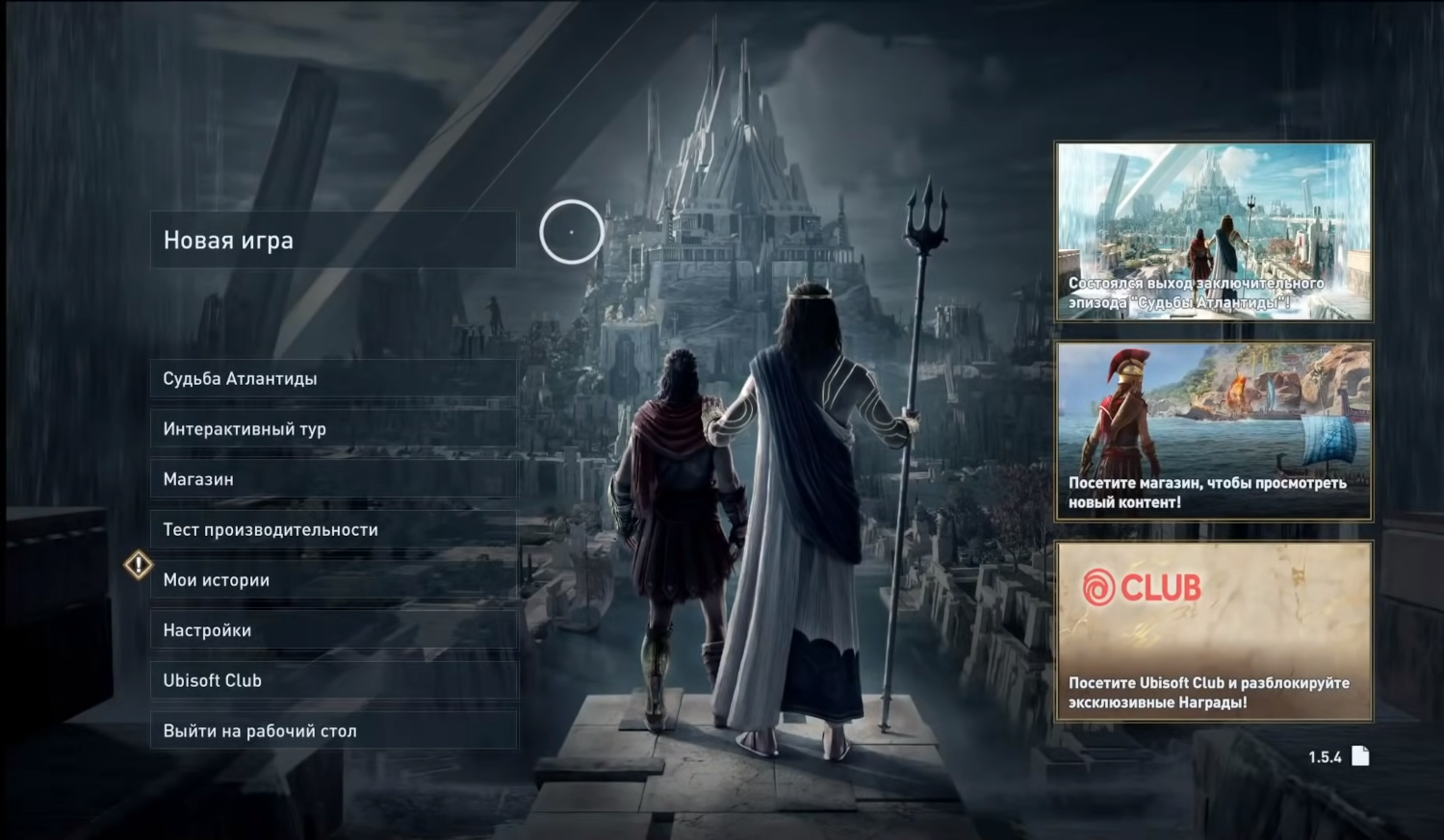Screen dimensions: 1444x840
Task: Click the exclamation alert icon beside Мои истории
Action: [139, 565]
